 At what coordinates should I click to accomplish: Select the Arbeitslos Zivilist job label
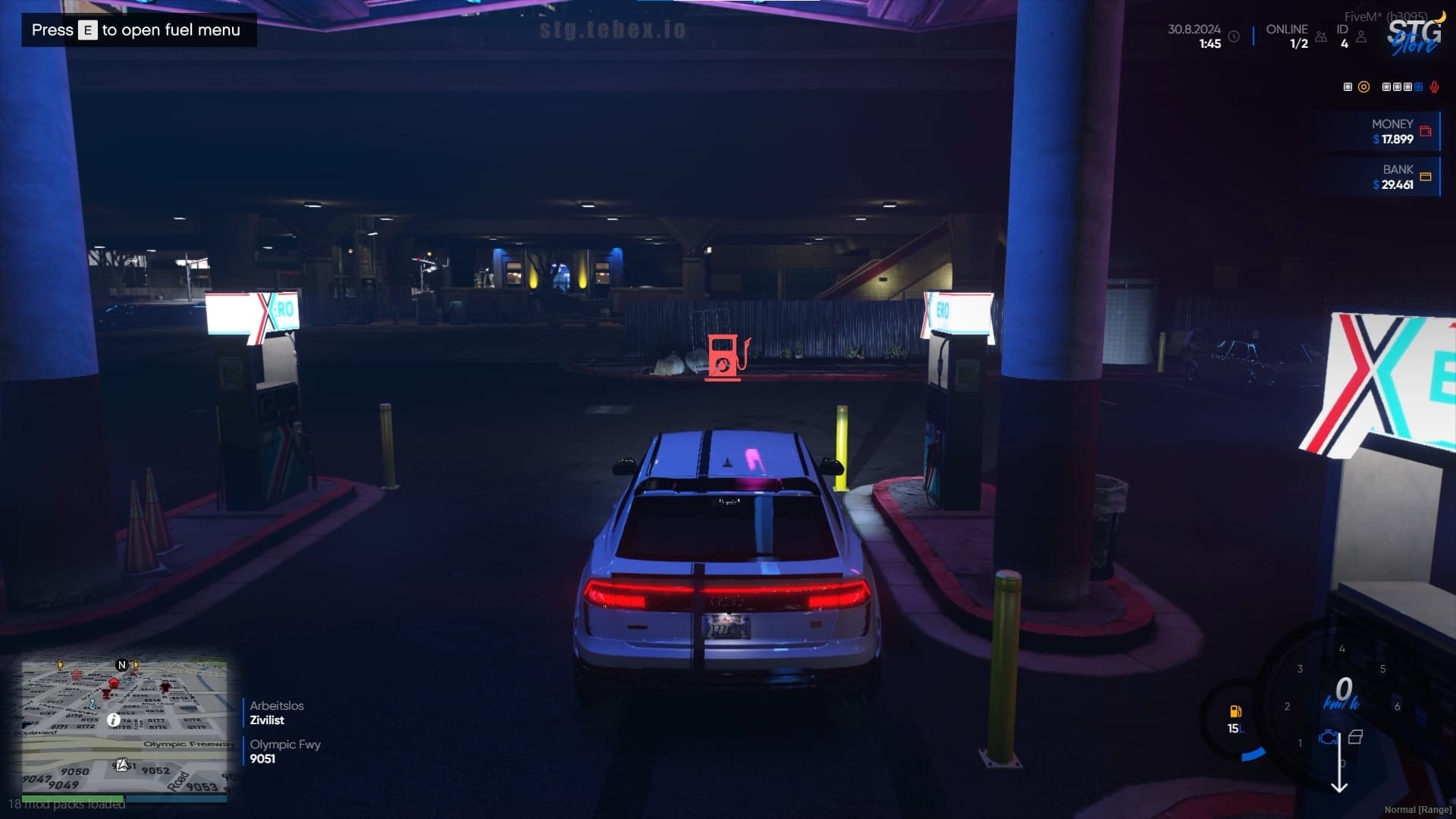(276, 713)
